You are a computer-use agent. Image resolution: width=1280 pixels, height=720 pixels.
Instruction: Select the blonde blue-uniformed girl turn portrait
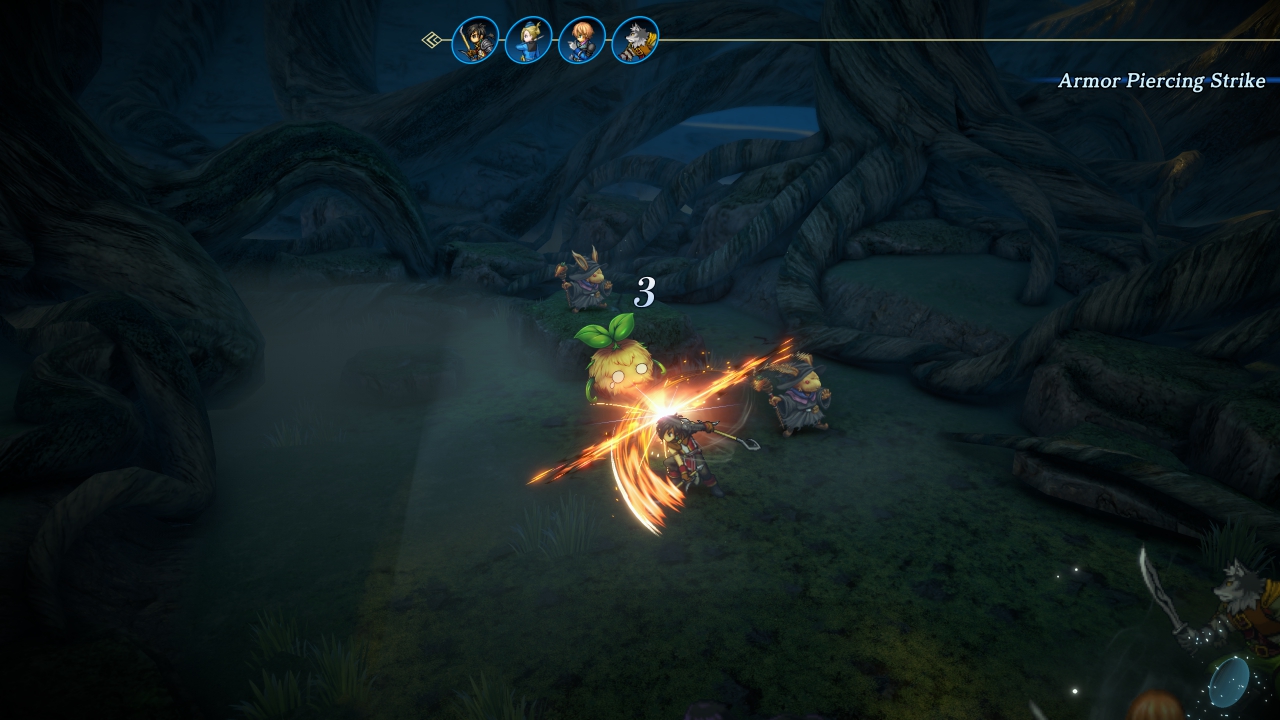(529, 41)
